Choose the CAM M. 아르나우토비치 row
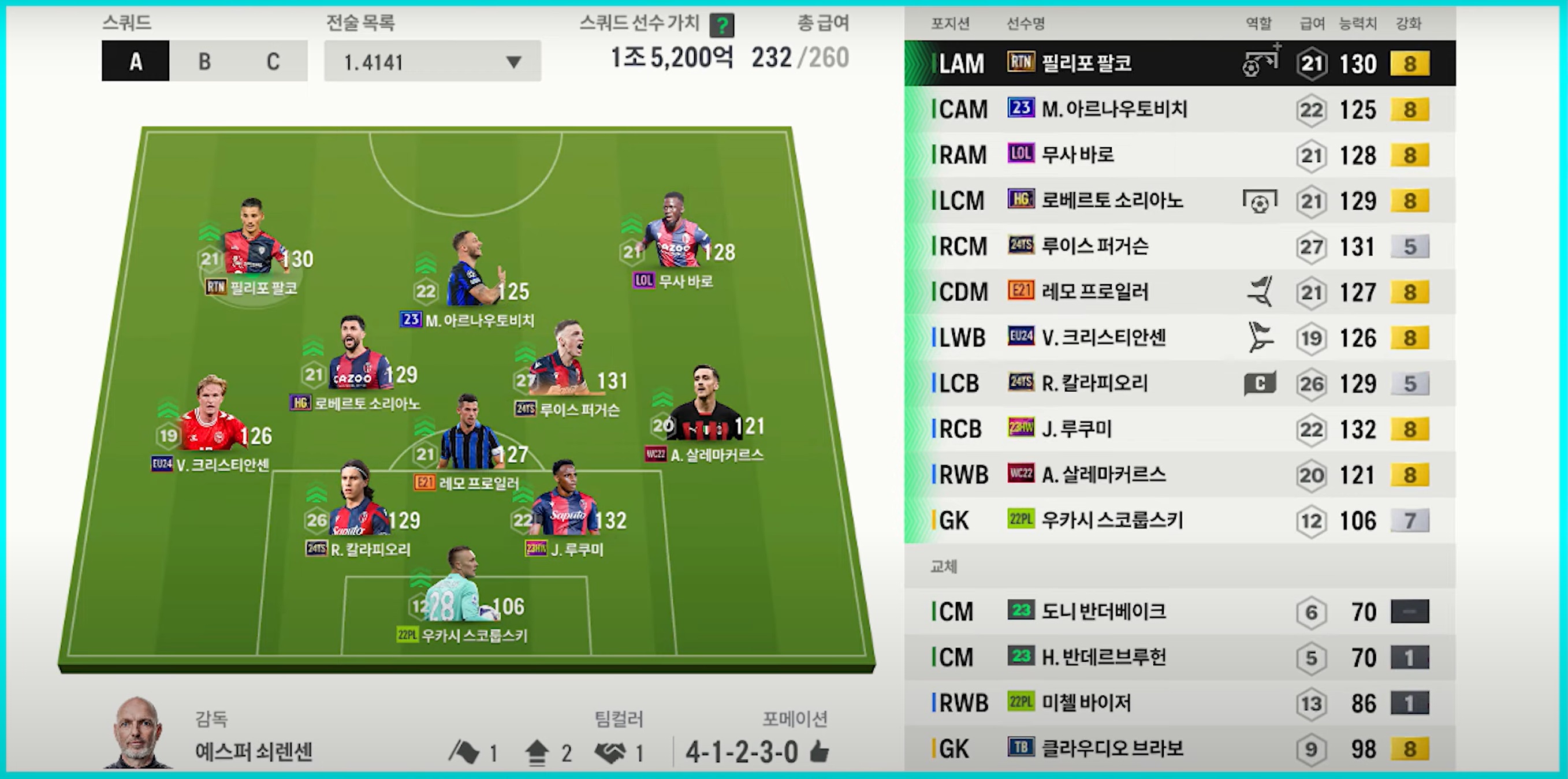The width and height of the screenshot is (1568, 779). click(x=1179, y=110)
